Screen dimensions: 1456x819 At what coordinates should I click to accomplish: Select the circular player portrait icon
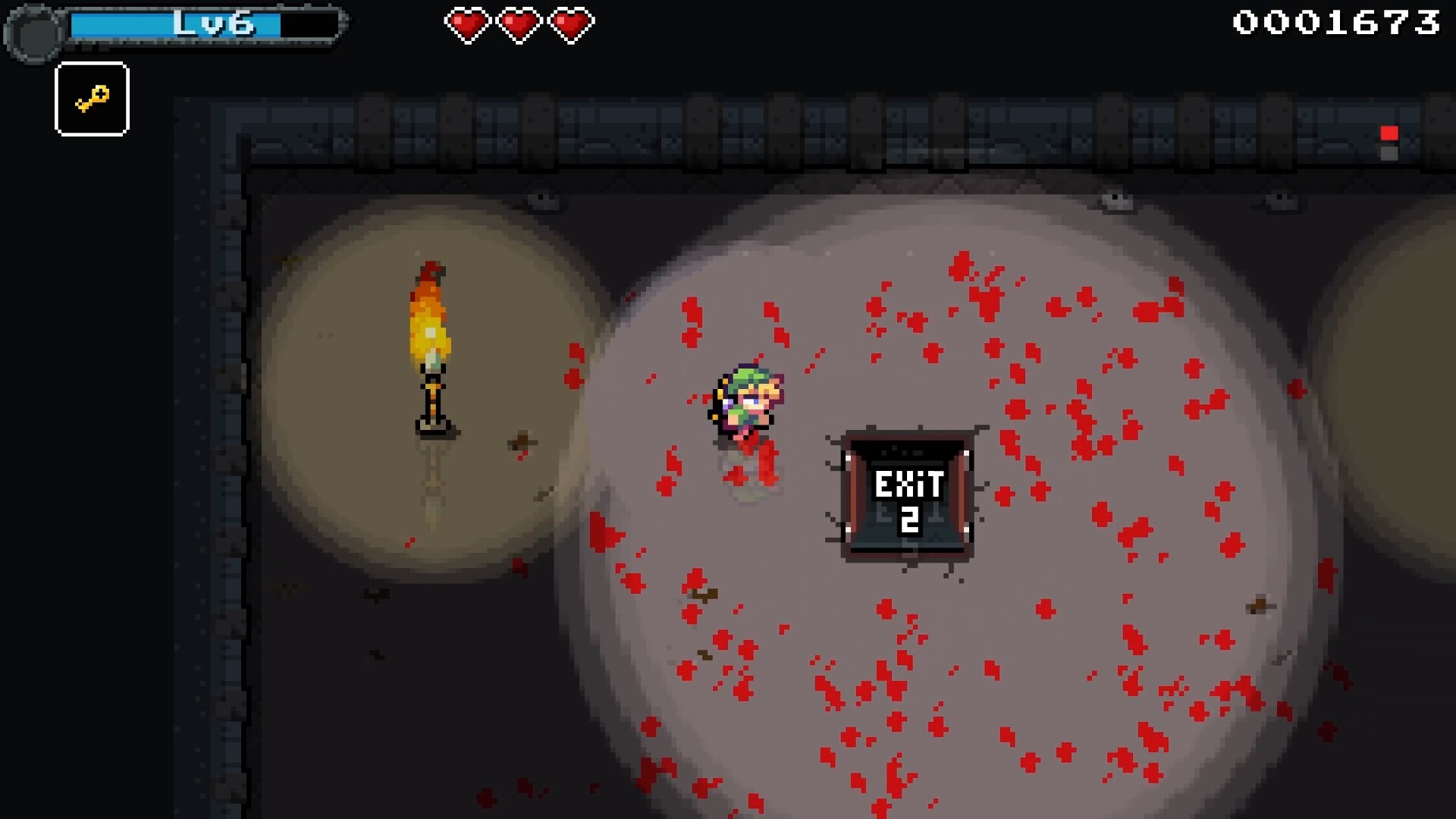pyautogui.click(x=33, y=30)
